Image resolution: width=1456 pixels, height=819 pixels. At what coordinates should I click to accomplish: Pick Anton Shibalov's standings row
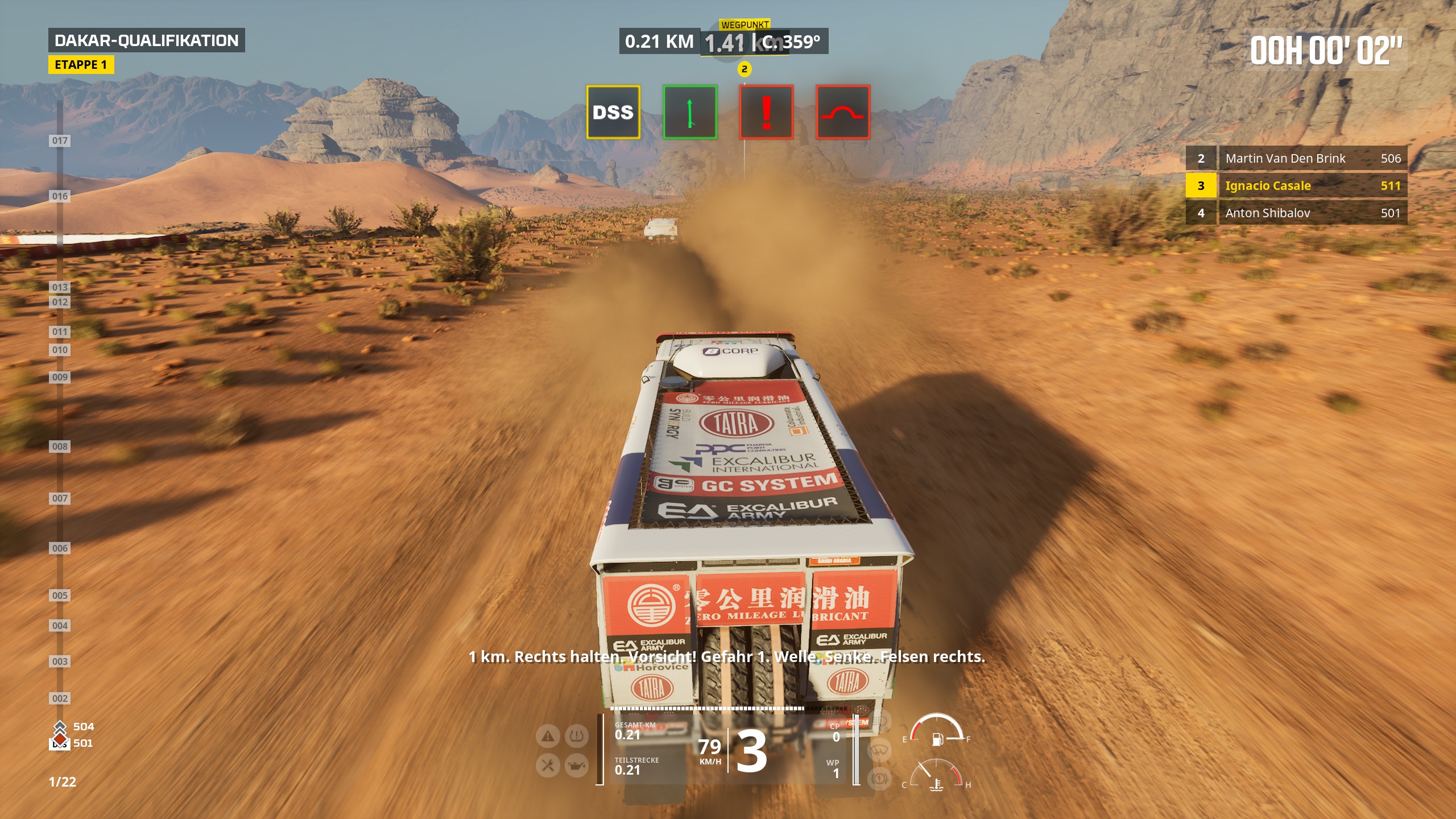pyautogui.click(x=1296, y=213)
